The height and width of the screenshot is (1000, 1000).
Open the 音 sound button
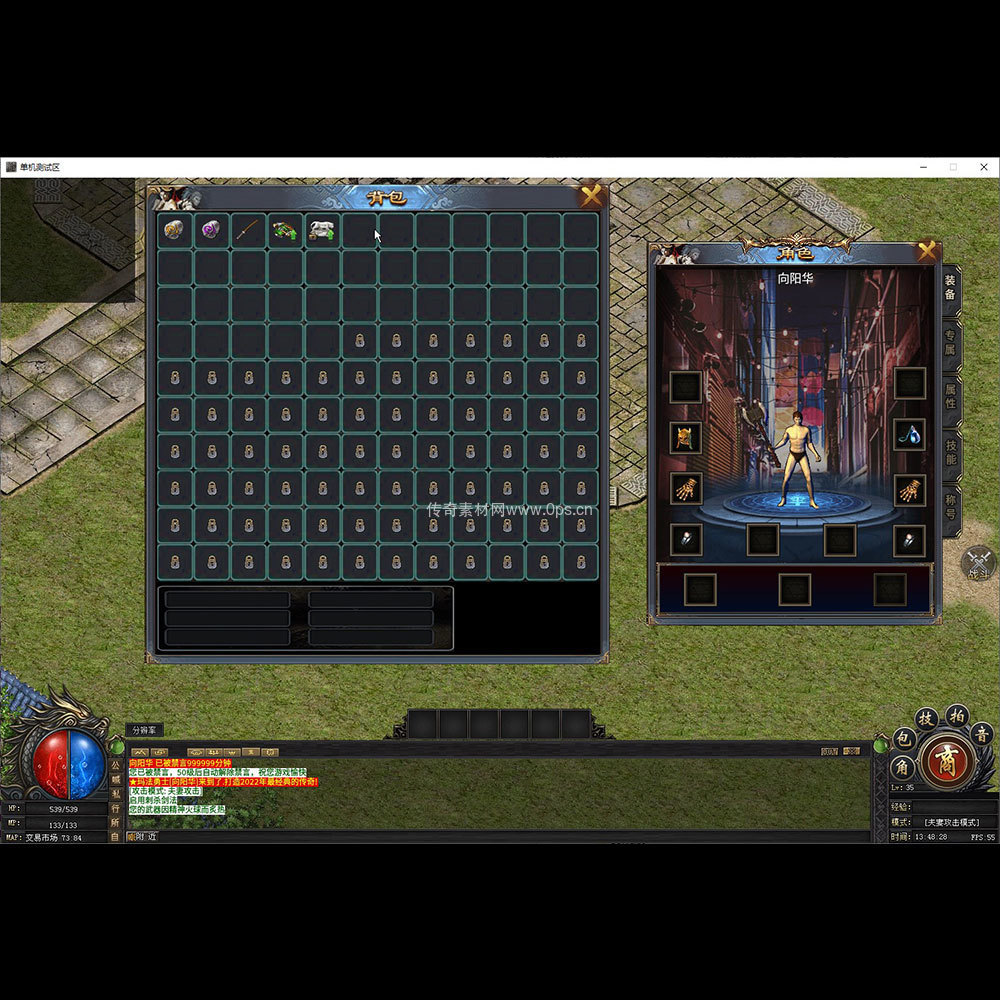point(982,735)
